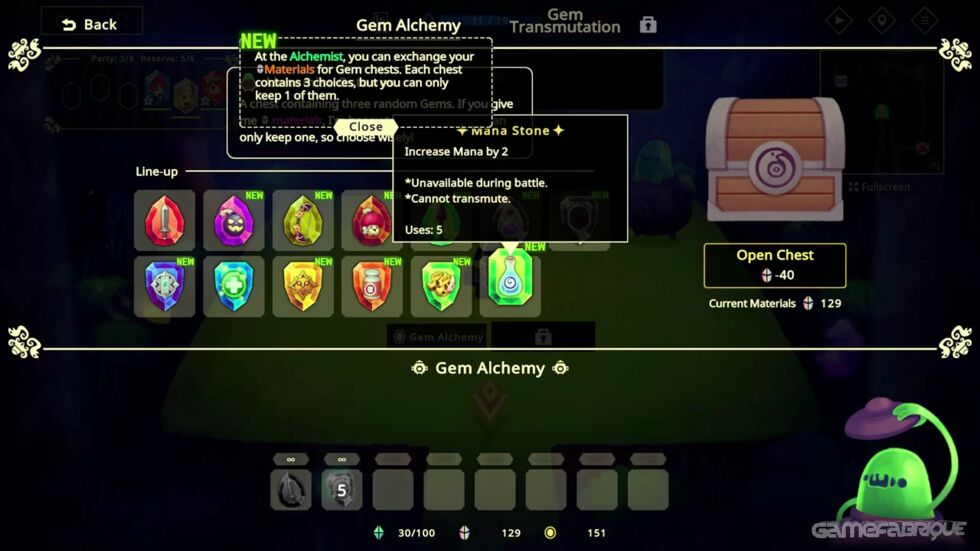
Task: Click the Fullscreen button
Action: pos(882,187)
